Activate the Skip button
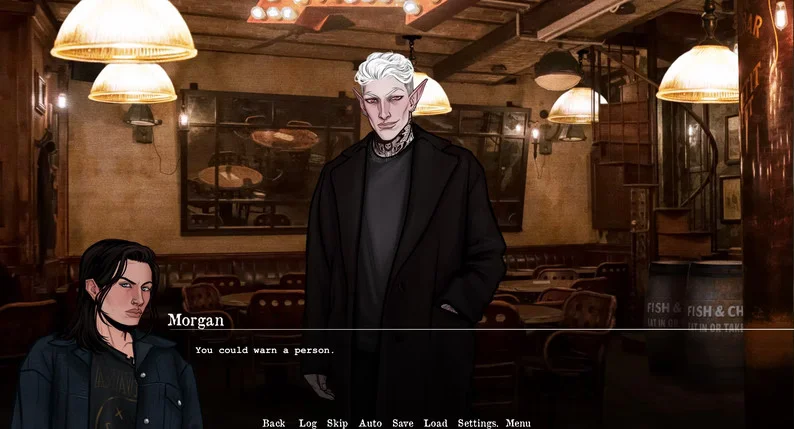Viewport: 794px width, 429px height. (x=337, y=423)
